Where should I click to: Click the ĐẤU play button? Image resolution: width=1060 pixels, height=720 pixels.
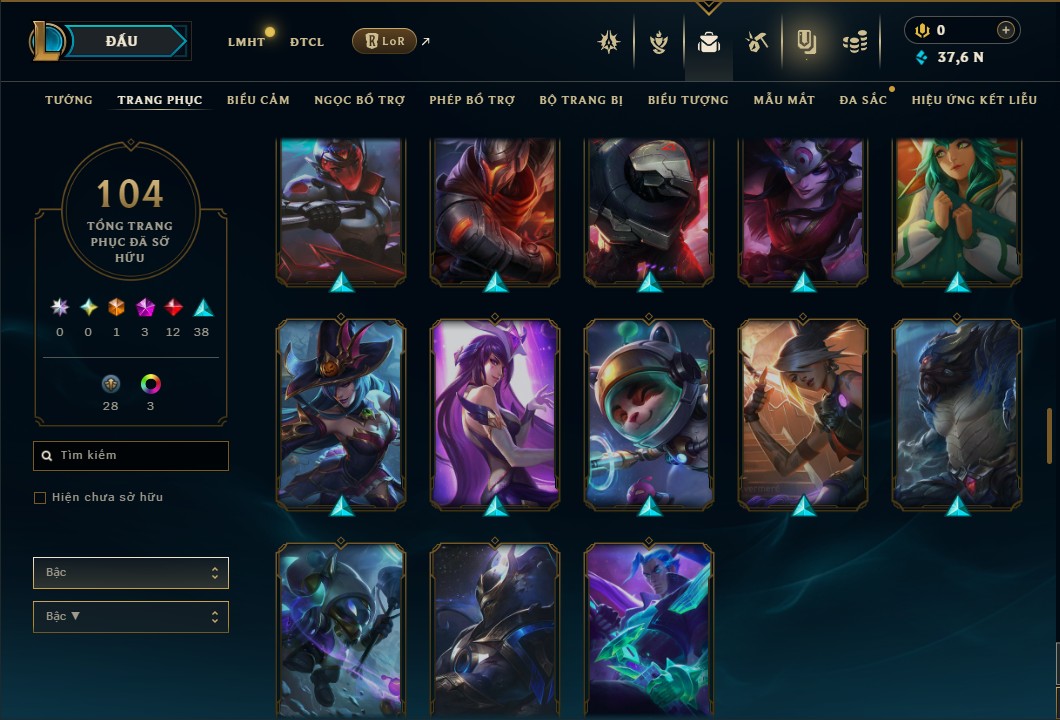(x=122, y=41)
